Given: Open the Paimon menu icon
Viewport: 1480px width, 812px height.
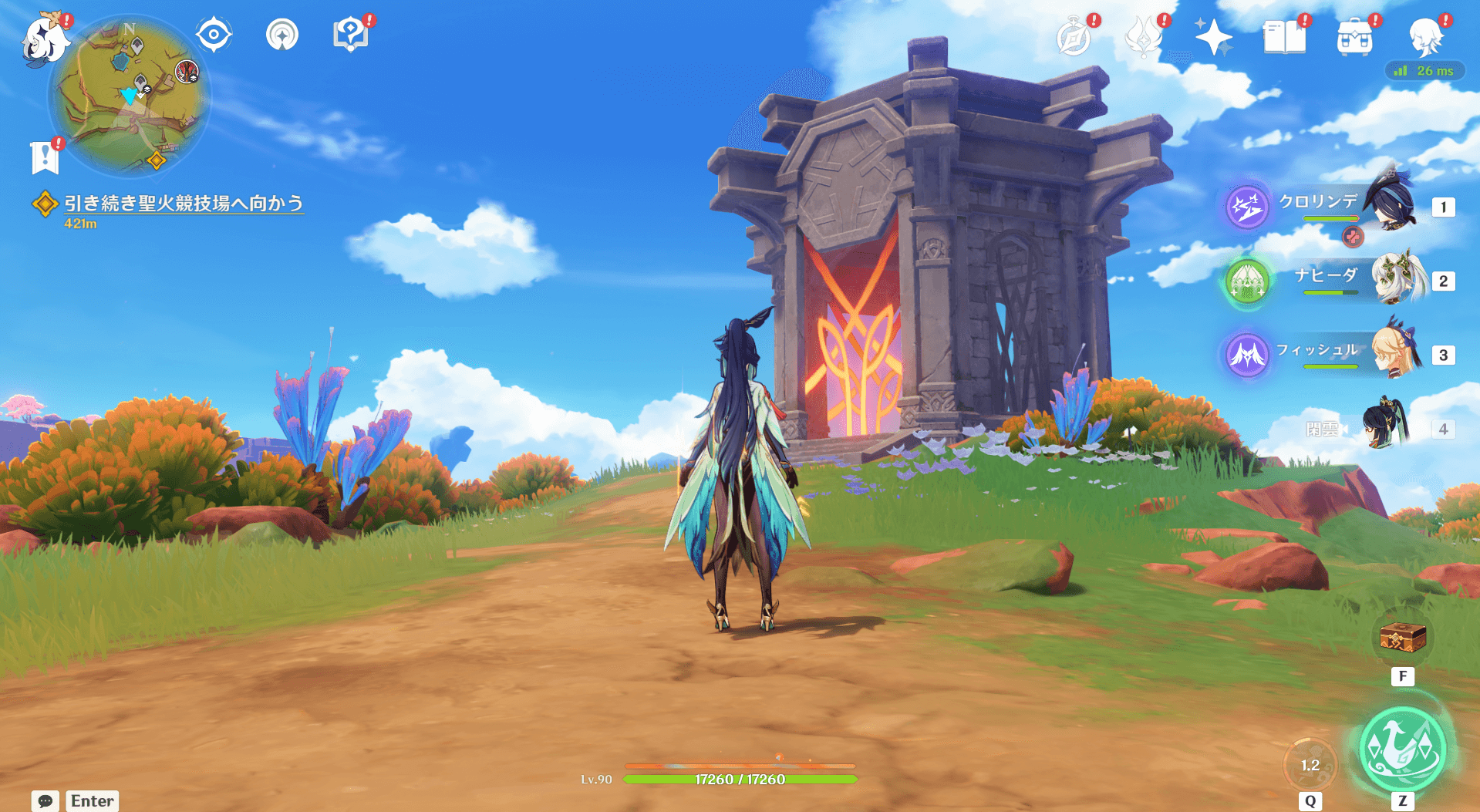Looking at the screenshot, I should point(44,39).
